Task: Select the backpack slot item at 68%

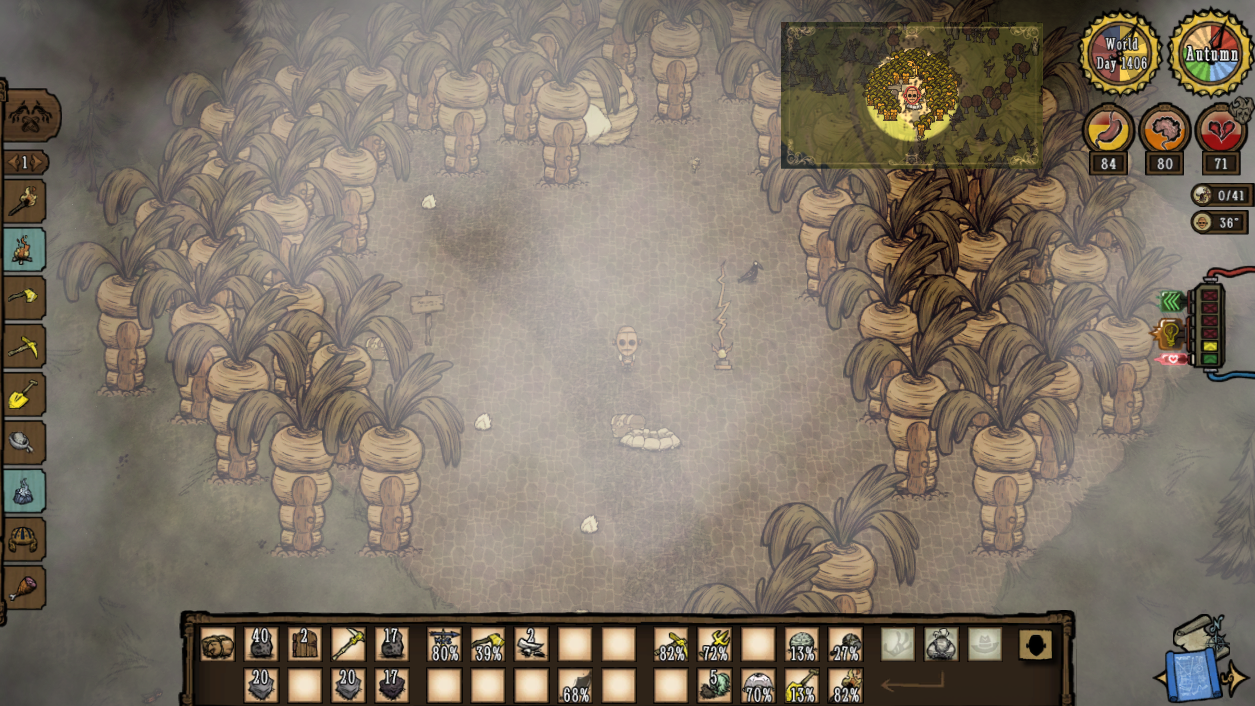Action: pyautogui.click(x=575, y=686)
